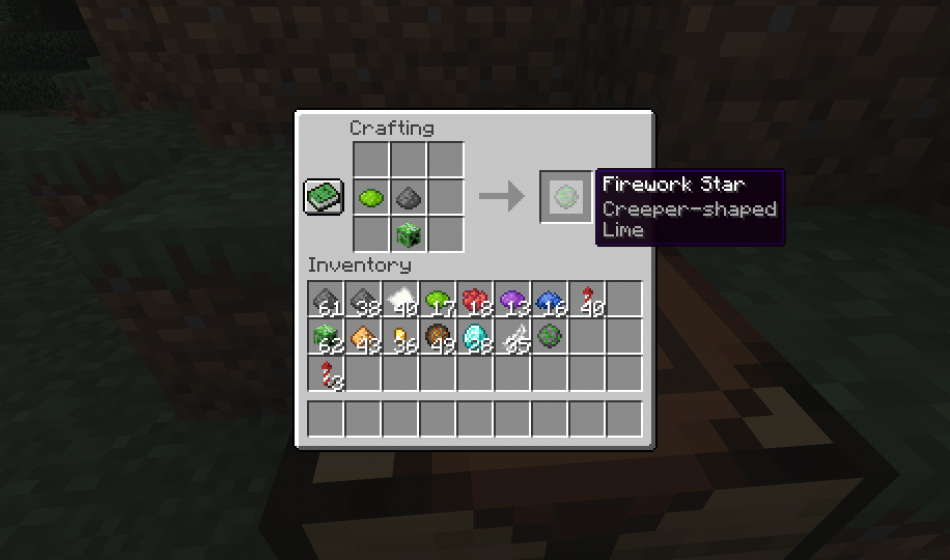
Task: Select the stack of 40 firework rockets
Action: [586, 300]
